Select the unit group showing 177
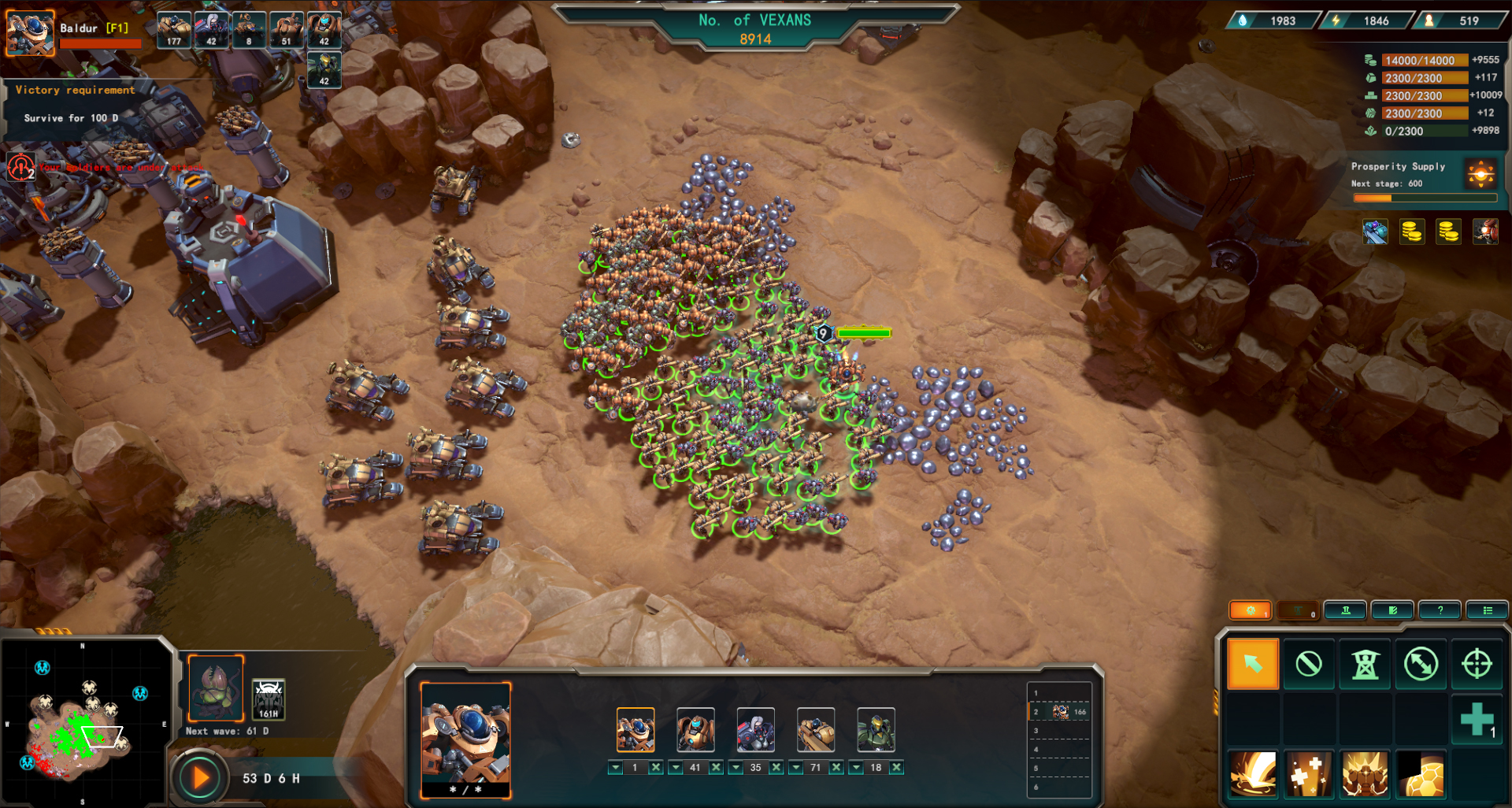 174,30
